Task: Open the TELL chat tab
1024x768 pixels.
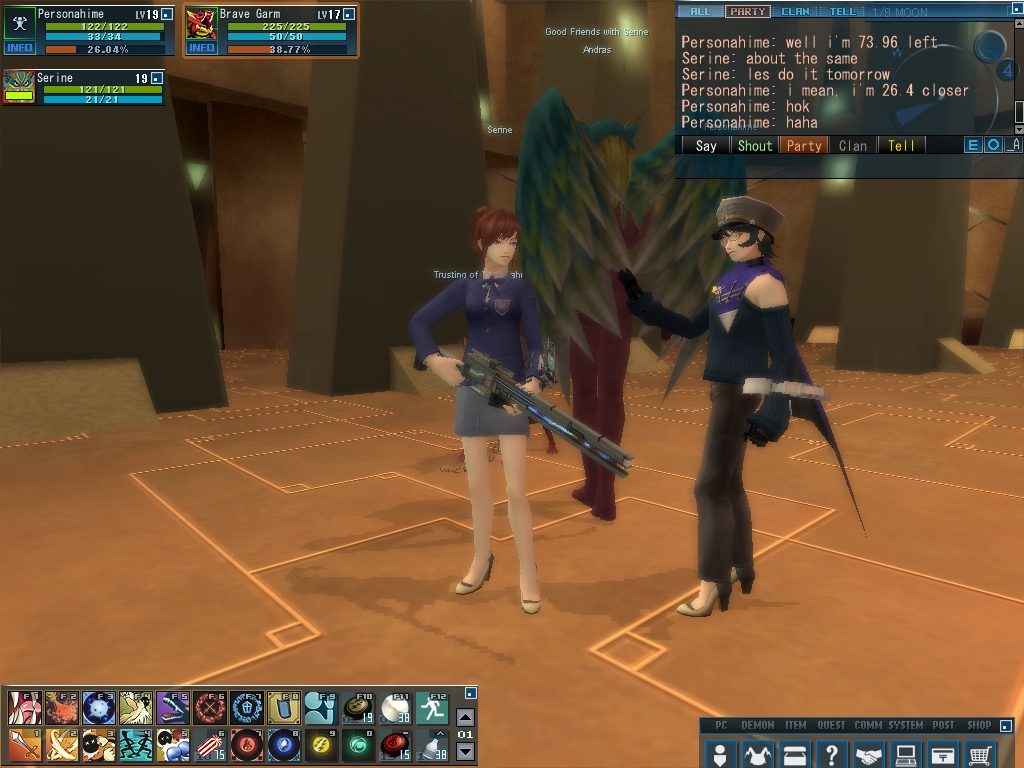Action: (843, 12)
